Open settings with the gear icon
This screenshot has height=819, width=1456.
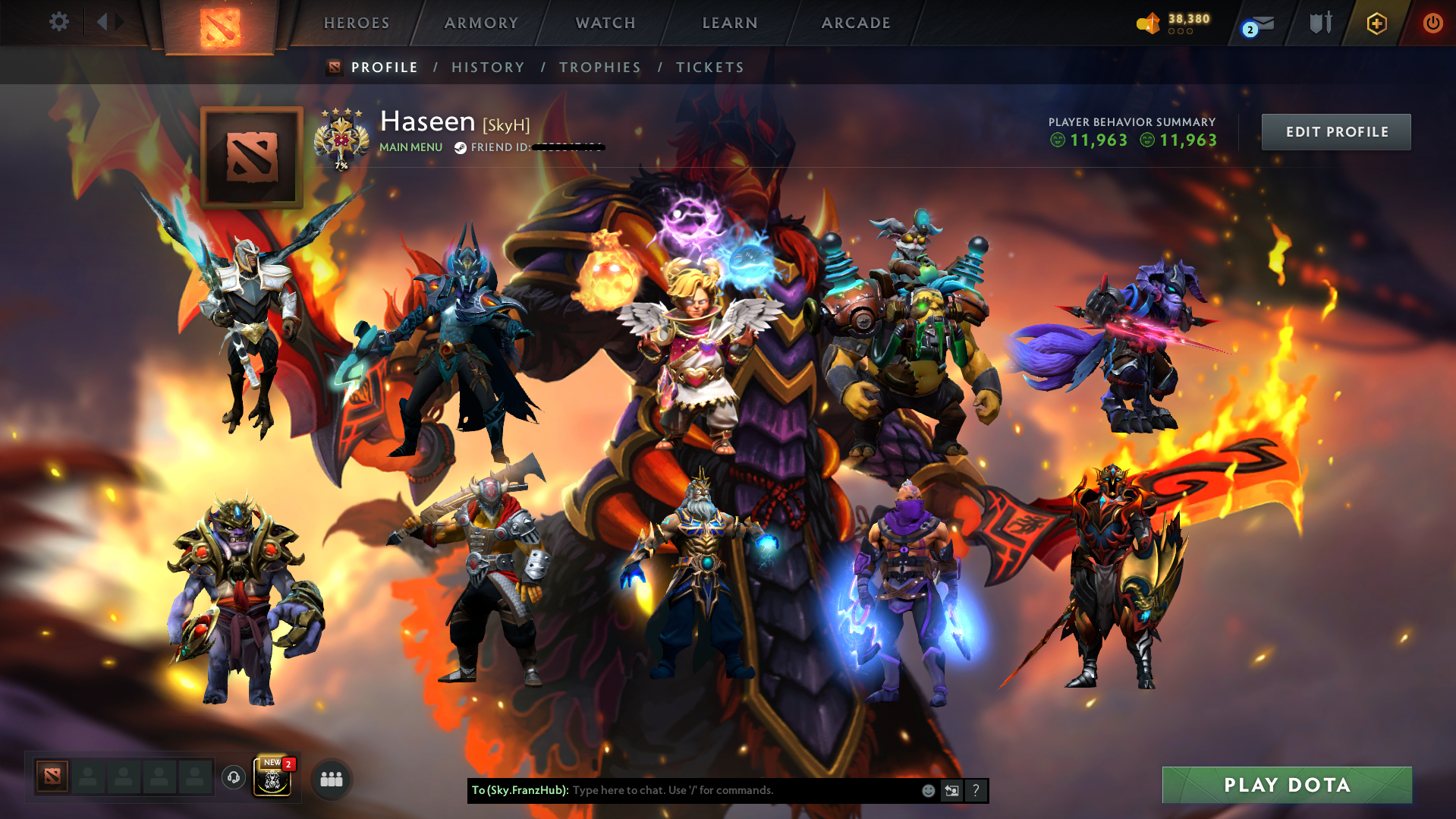(59, 21)
